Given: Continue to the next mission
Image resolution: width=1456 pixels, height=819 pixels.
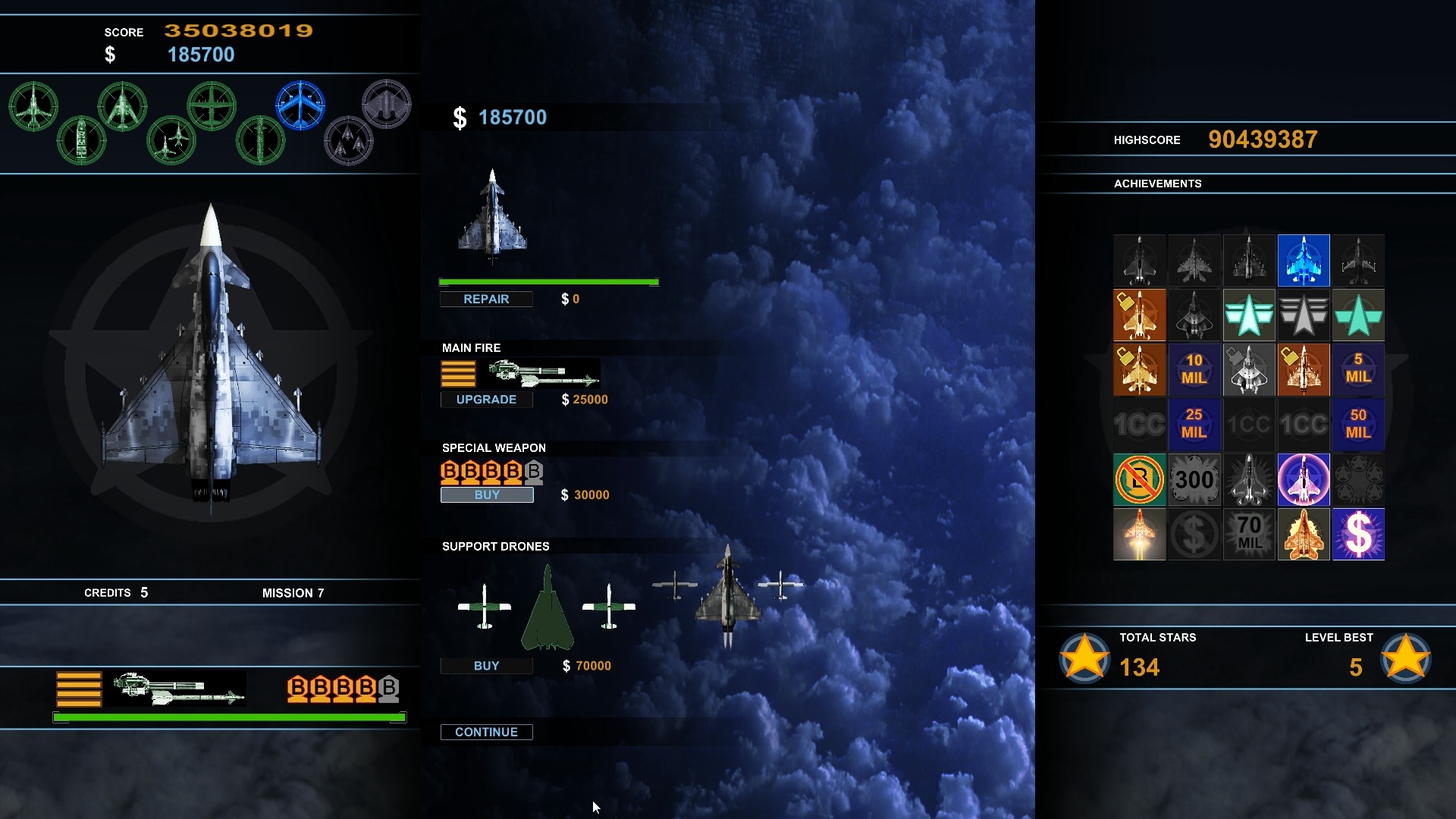Looking at the screenshot, I should pyautogui.click(x=486, y=732).
